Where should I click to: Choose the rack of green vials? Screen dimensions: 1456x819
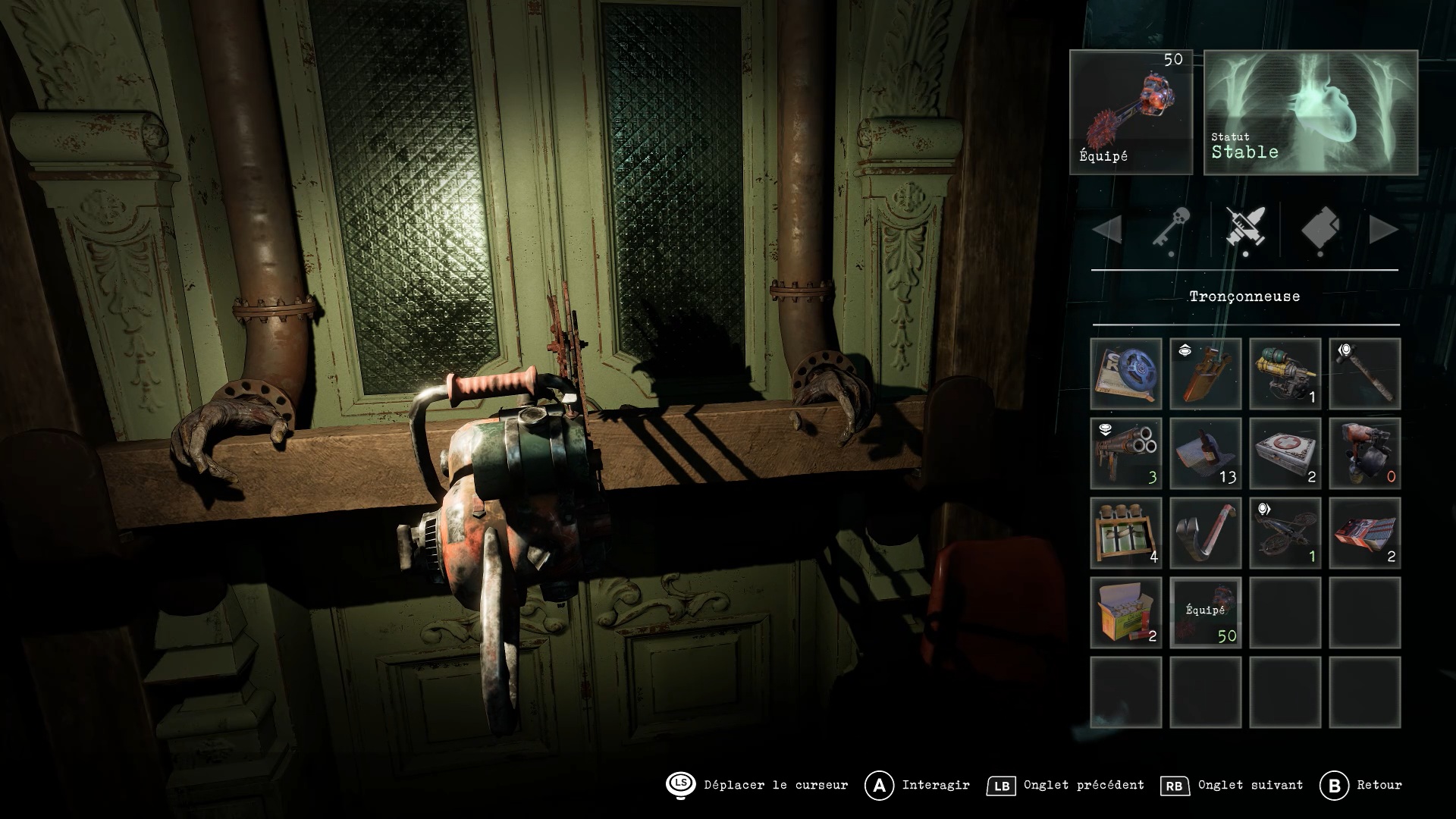point(1126,533)
